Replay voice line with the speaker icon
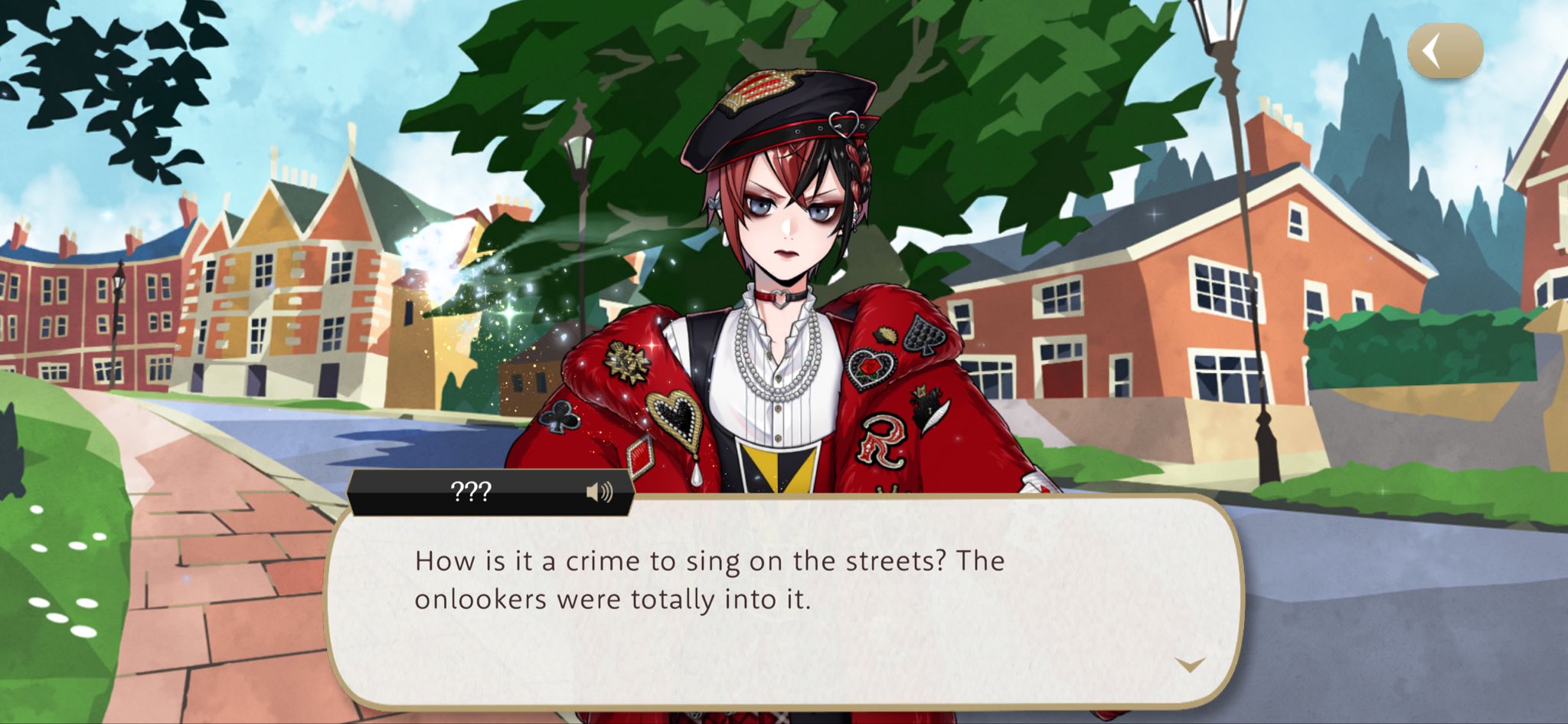Viewport: 1568px width, 724px height. 599,492
